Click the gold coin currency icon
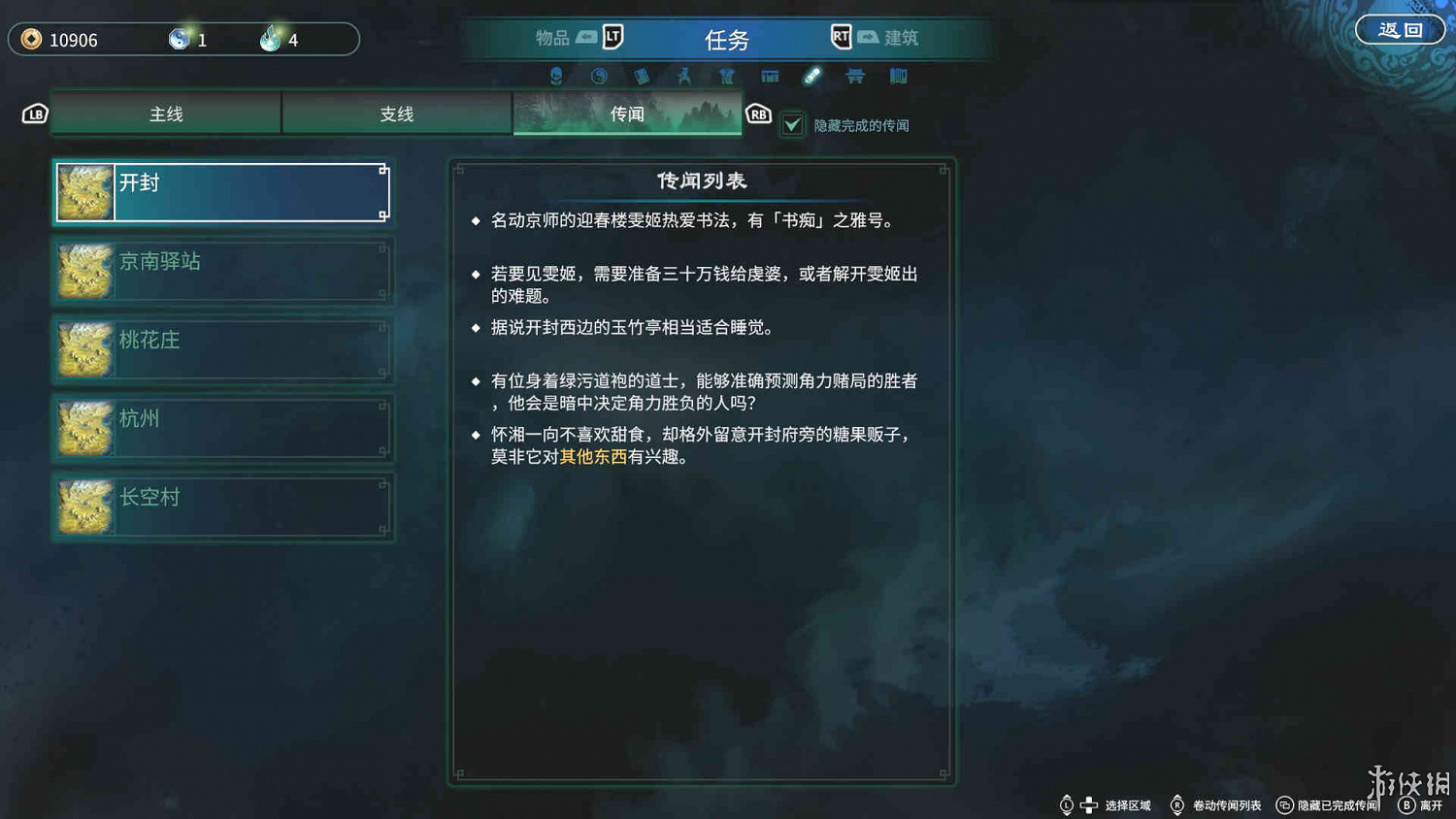This screenshot has width=1456, height=819. [29, 39]
